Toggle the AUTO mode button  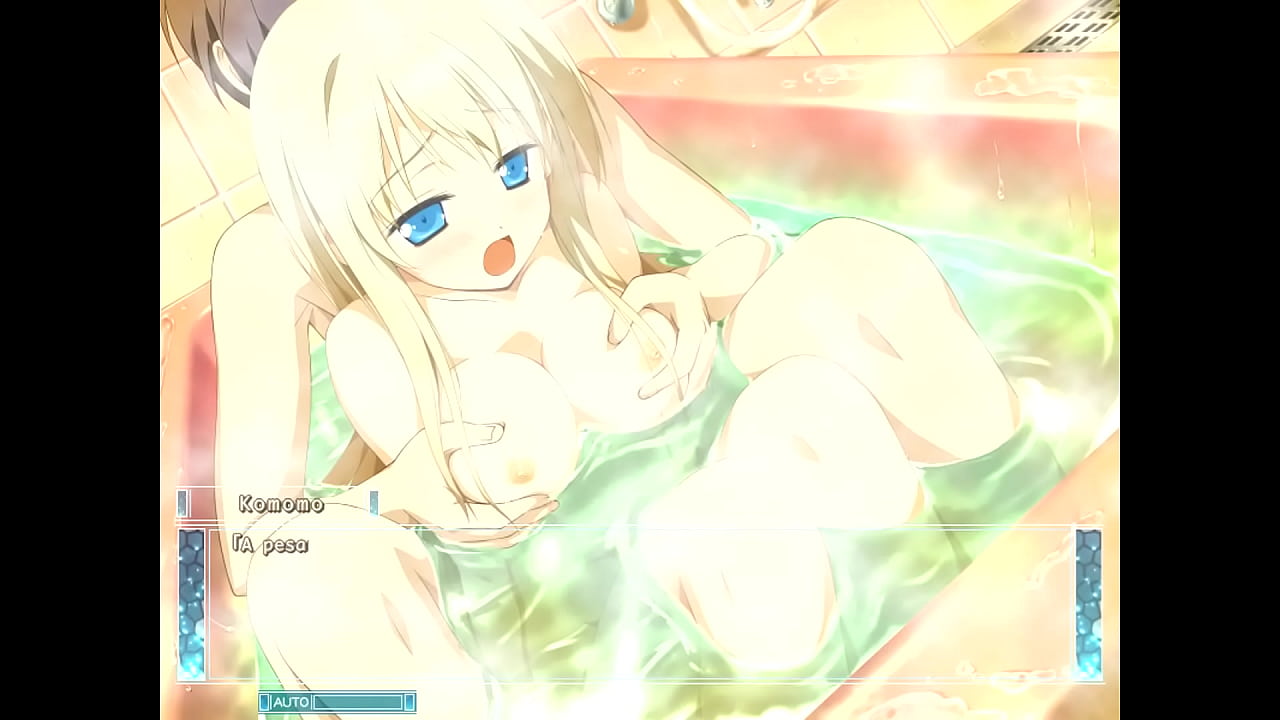(291, 702)
